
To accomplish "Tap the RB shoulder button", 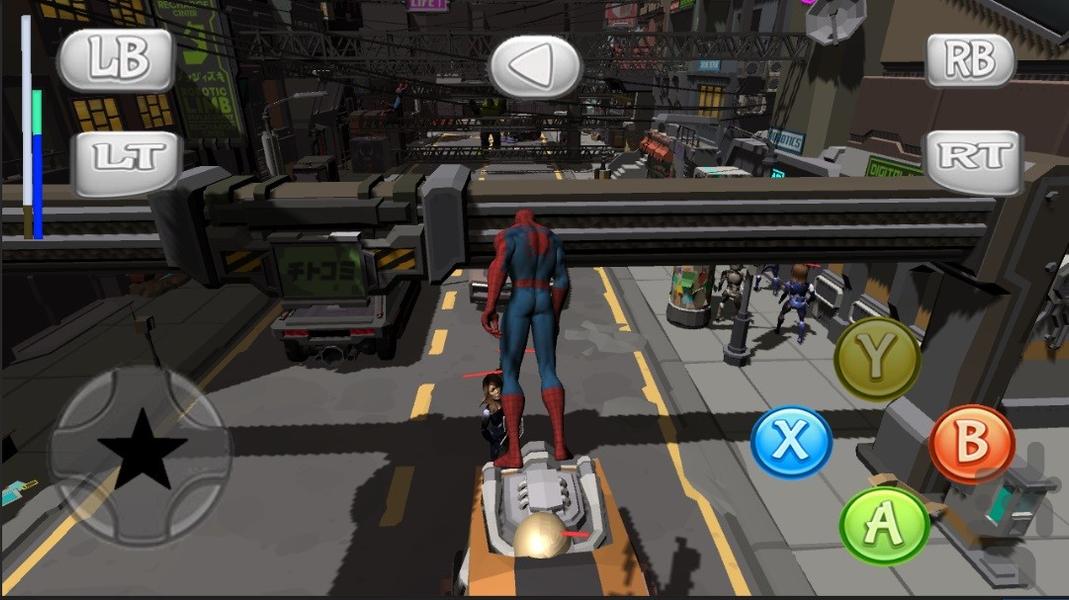I will [970, 61].
